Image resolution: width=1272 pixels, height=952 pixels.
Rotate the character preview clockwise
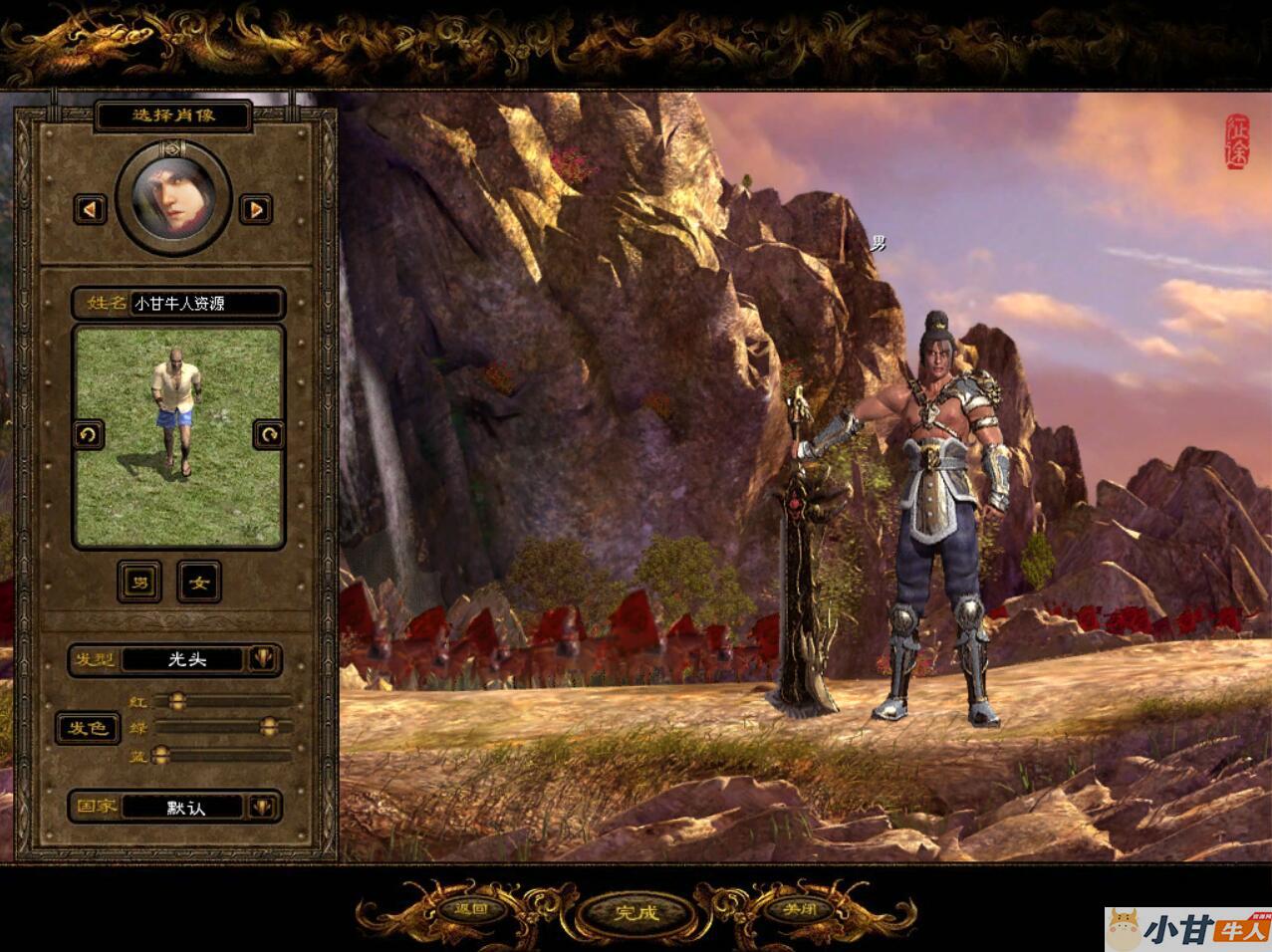(268, 435)
